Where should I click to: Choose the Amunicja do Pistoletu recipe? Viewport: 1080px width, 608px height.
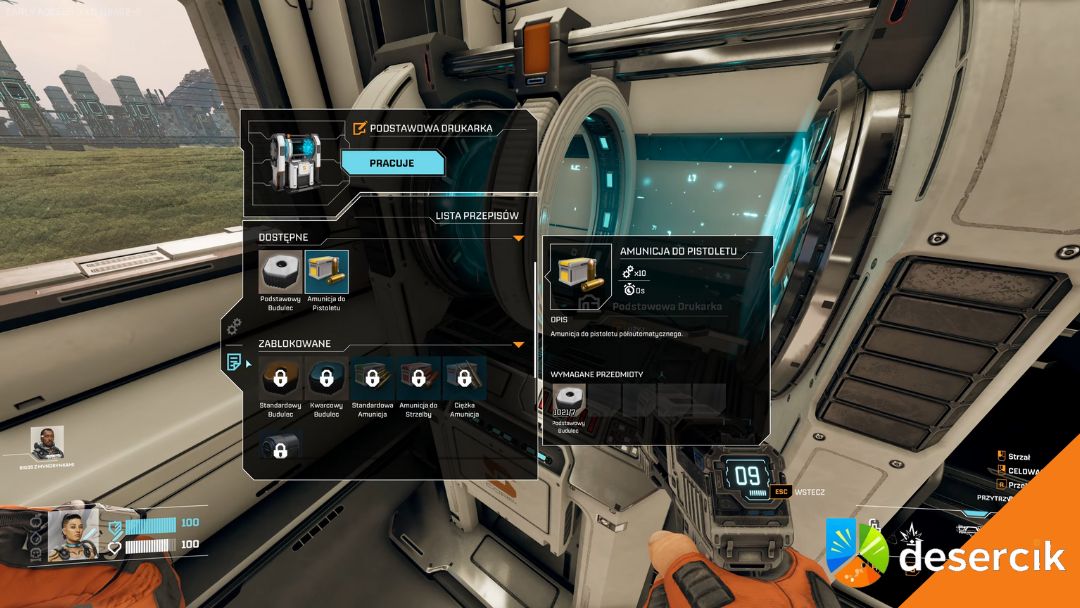(x=326, y=272)
